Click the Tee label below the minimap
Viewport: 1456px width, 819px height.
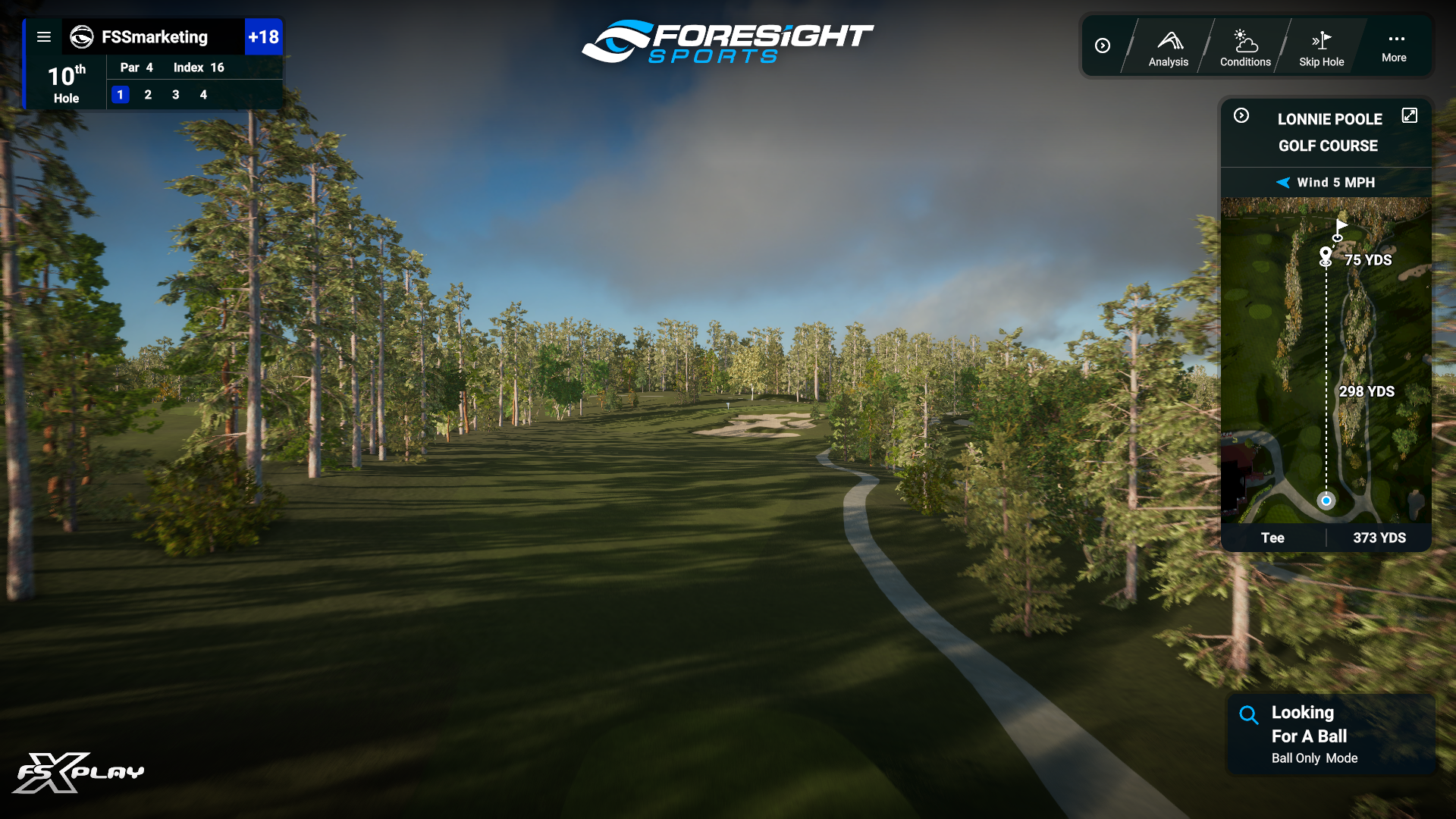[x=1273, y=538]
